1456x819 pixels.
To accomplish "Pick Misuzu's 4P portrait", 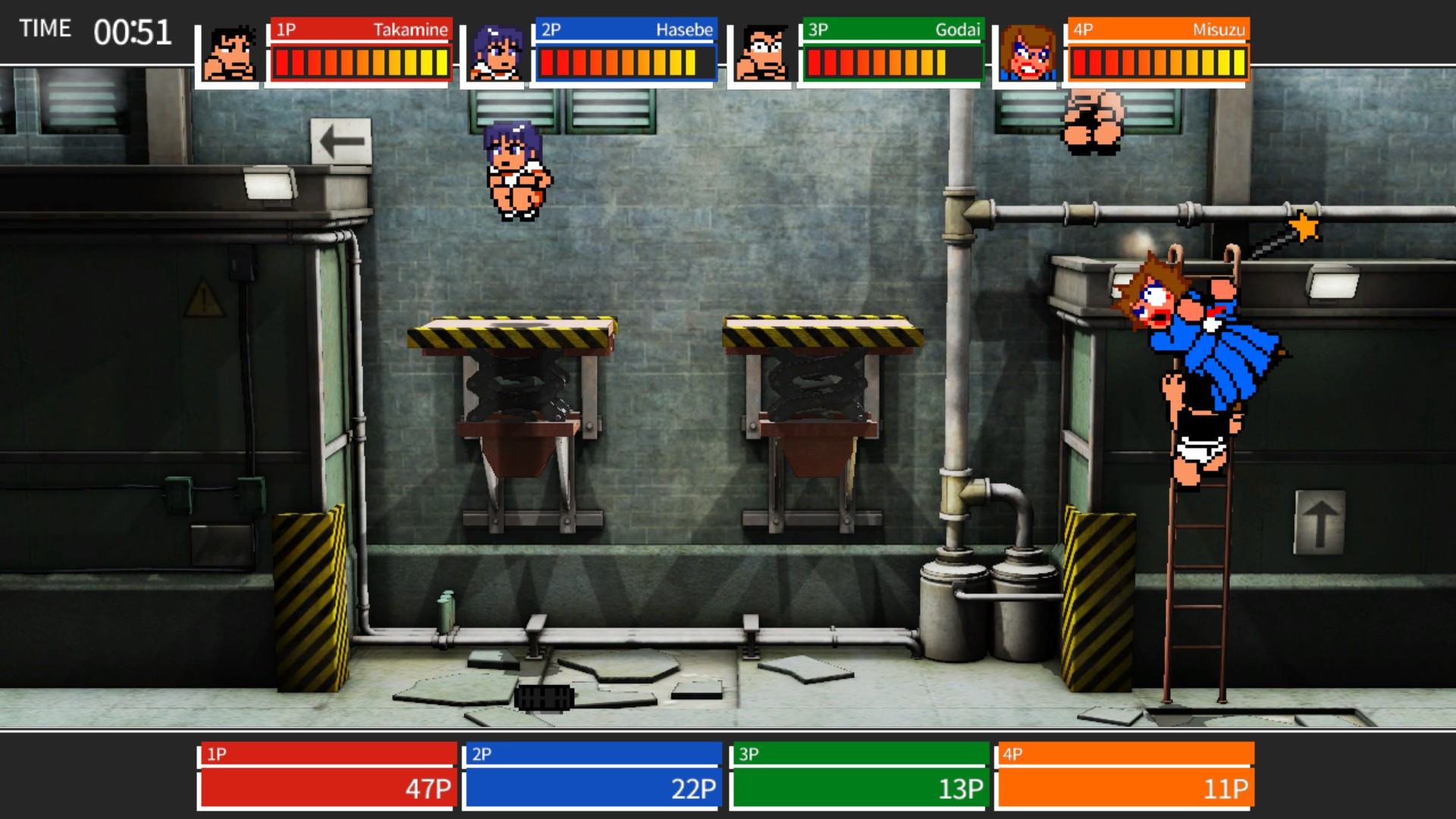I will coord(1028,54).
